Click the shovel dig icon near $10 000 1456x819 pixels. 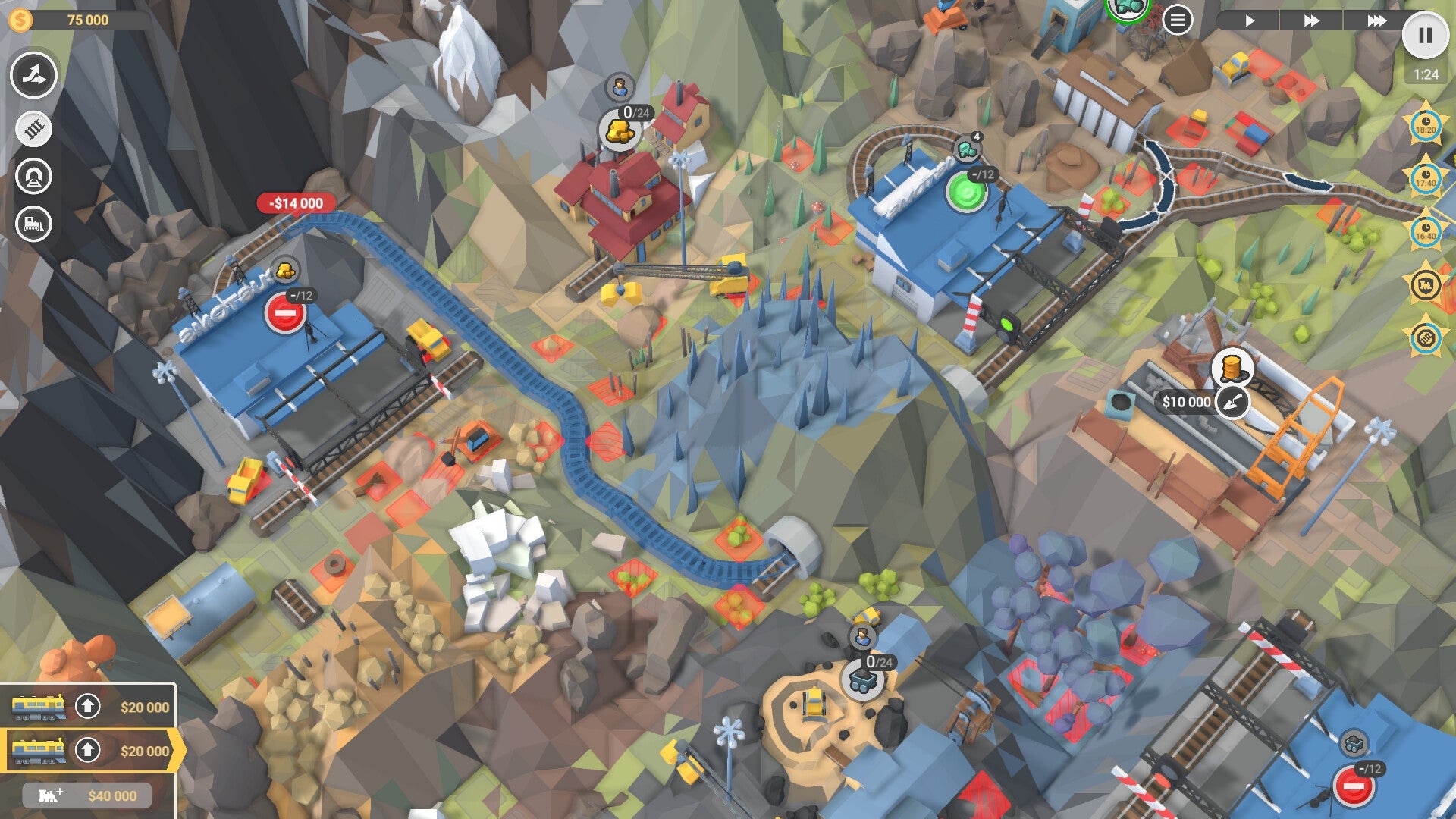point(1232,402)
